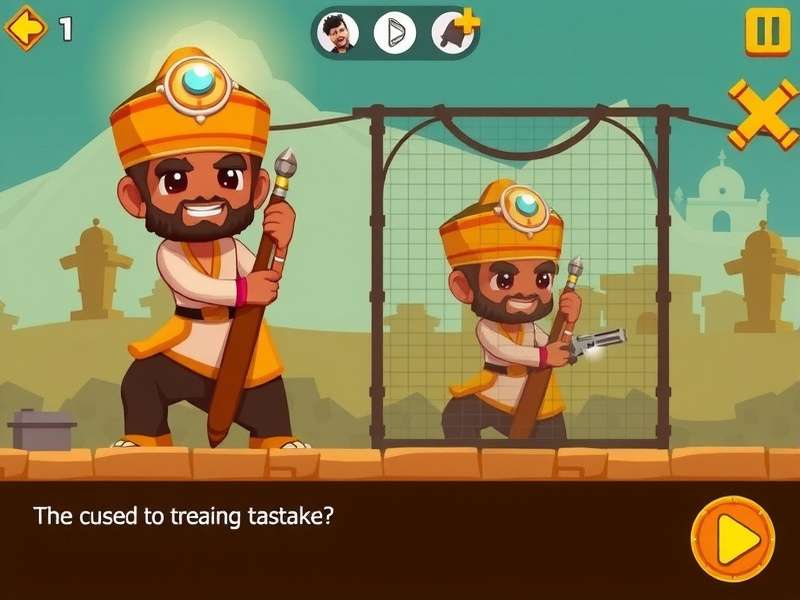Close with the orange X button
The width and height of the screenshot is (800, 600).
(x=763, y=114)
